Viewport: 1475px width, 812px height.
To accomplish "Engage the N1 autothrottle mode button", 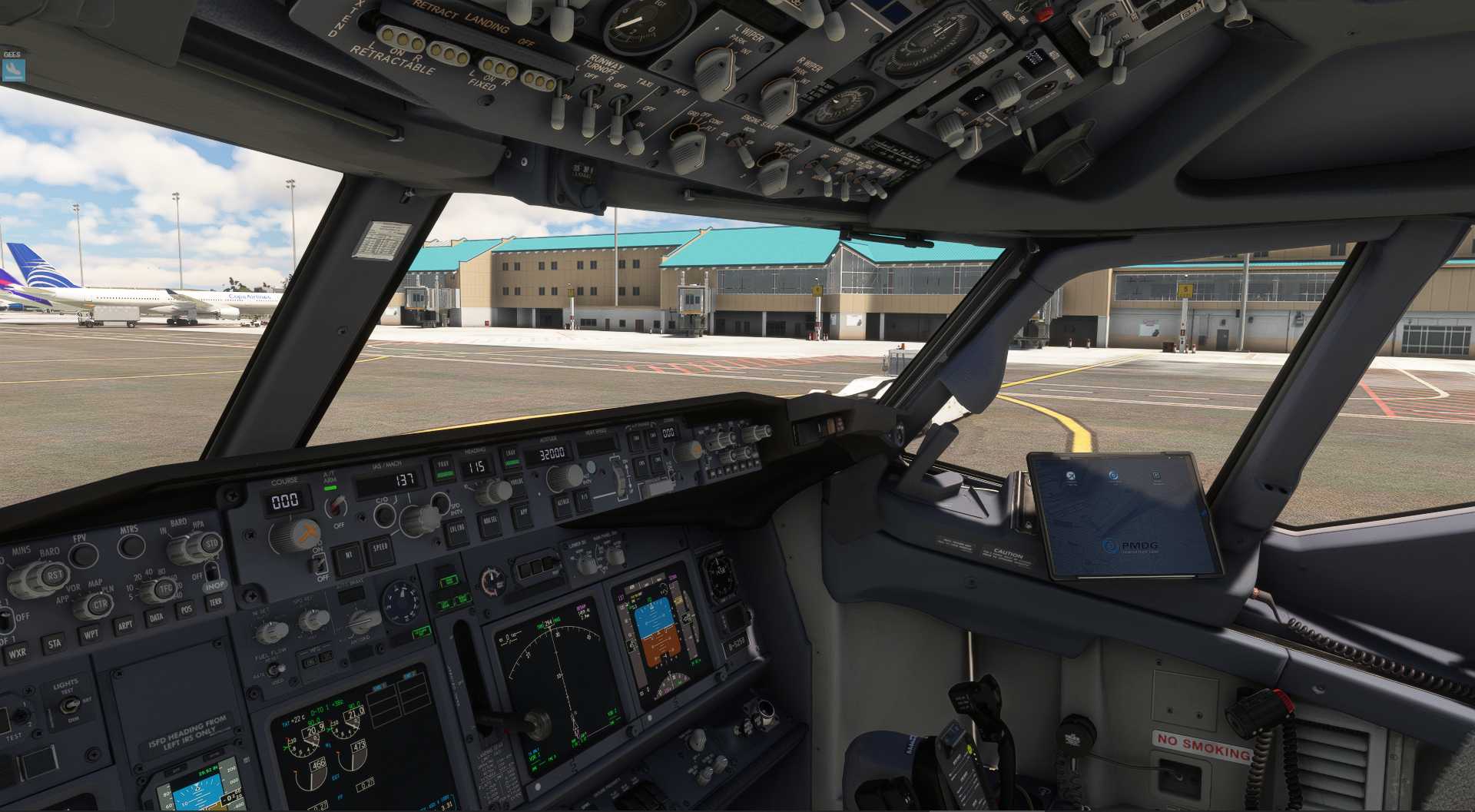I will coord(348,555).
